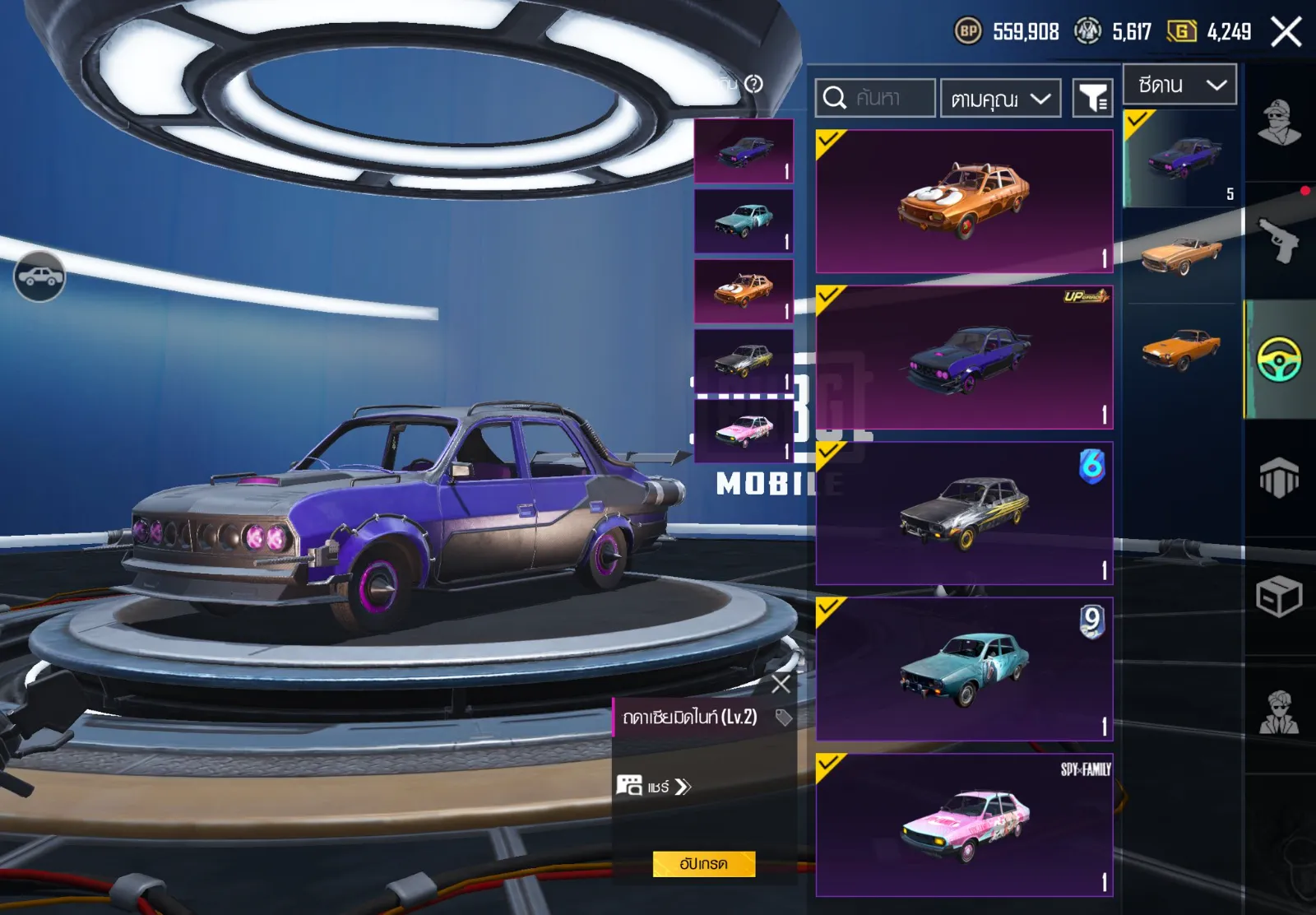Select the orange cartoon-eyes car skin
This screenshot has width=1316, height=915.
[x=964, y=202]
